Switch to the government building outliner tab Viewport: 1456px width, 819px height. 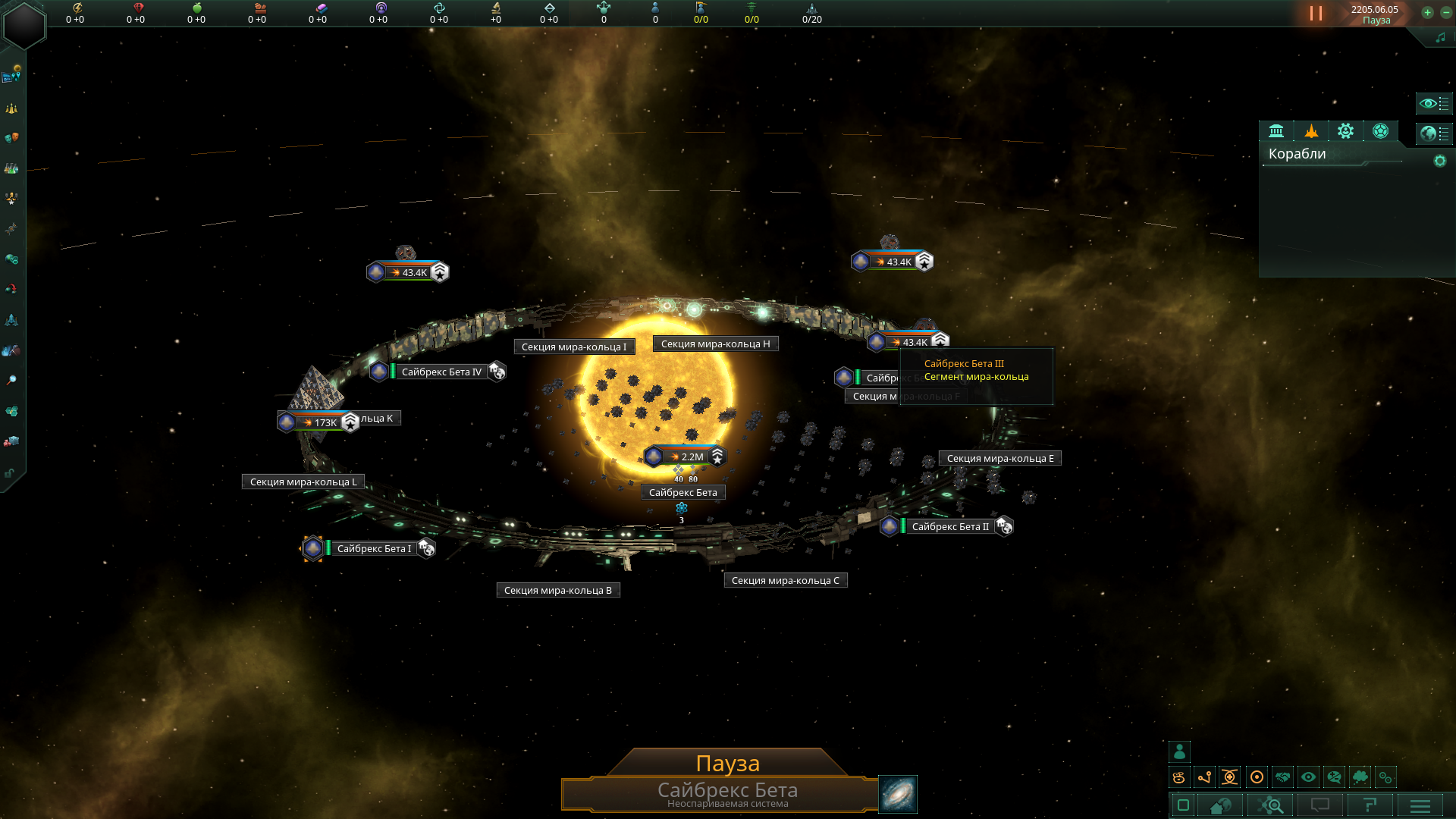coord(1276,131)
